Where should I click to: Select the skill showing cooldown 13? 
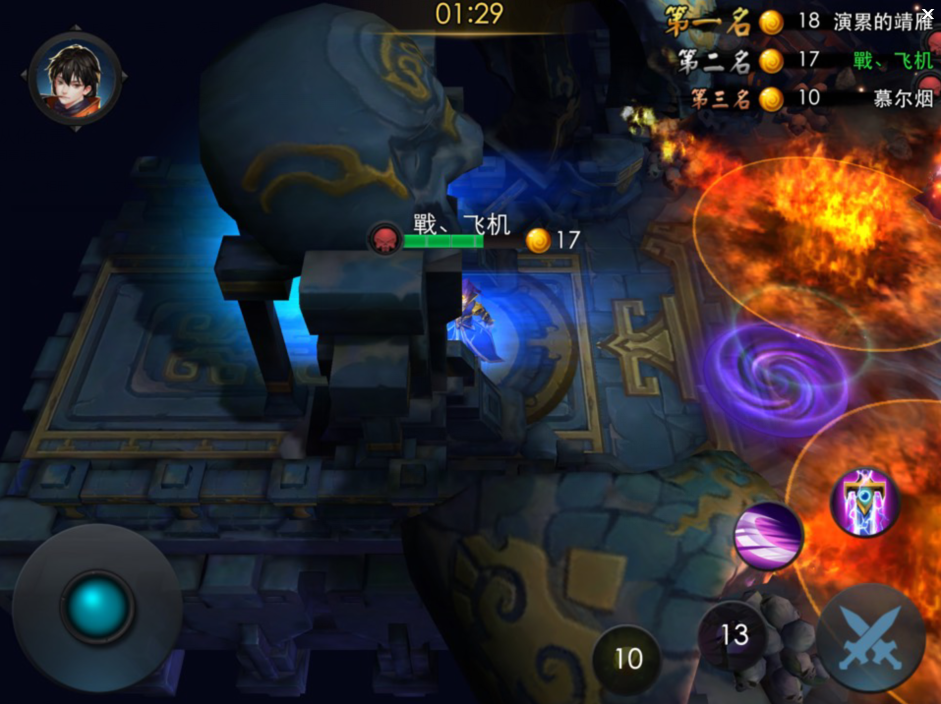[734, 634]
